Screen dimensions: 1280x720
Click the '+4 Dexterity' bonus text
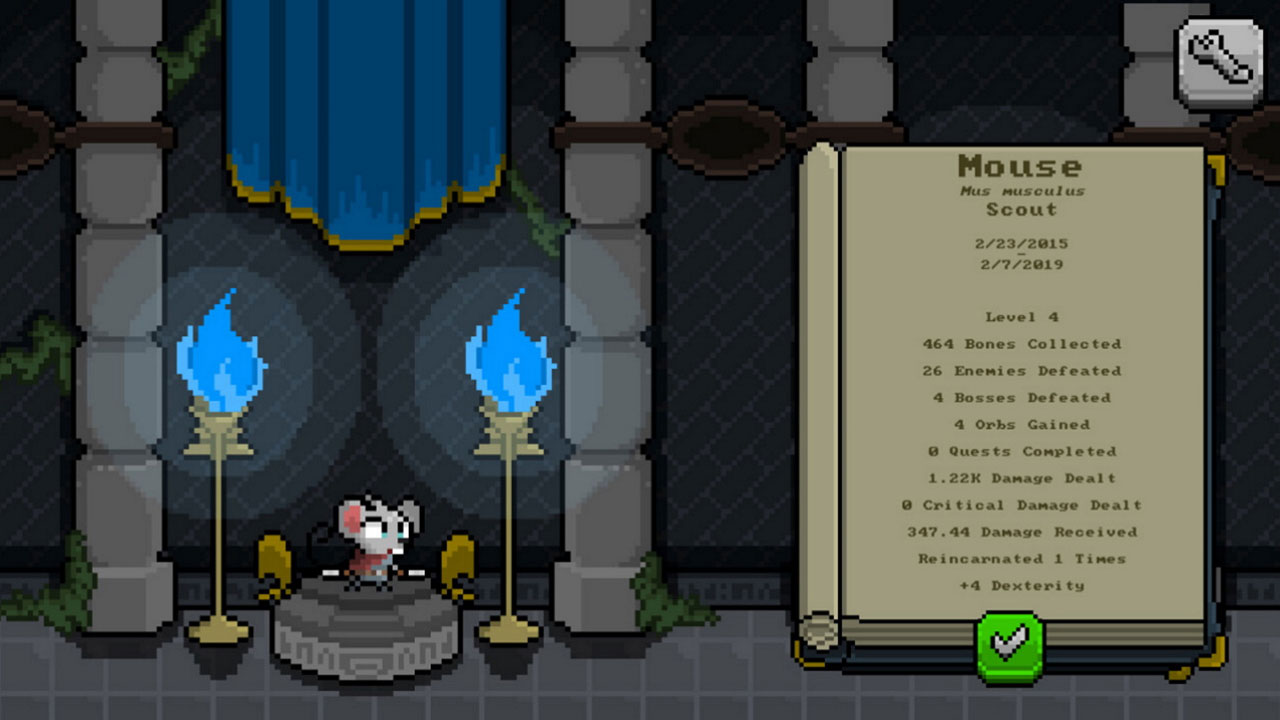click(1023, 586)
